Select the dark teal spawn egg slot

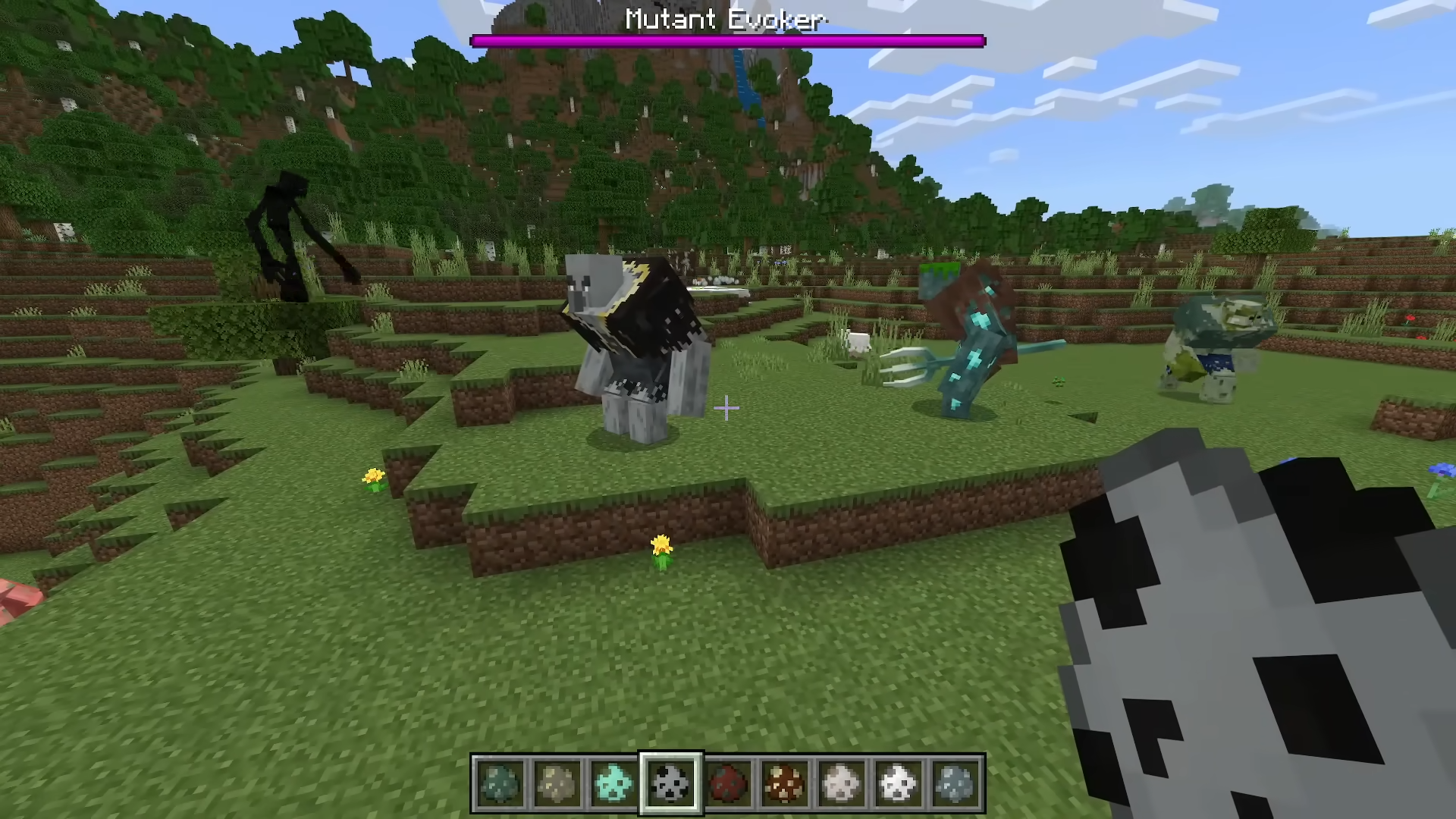tap(500, 783)
